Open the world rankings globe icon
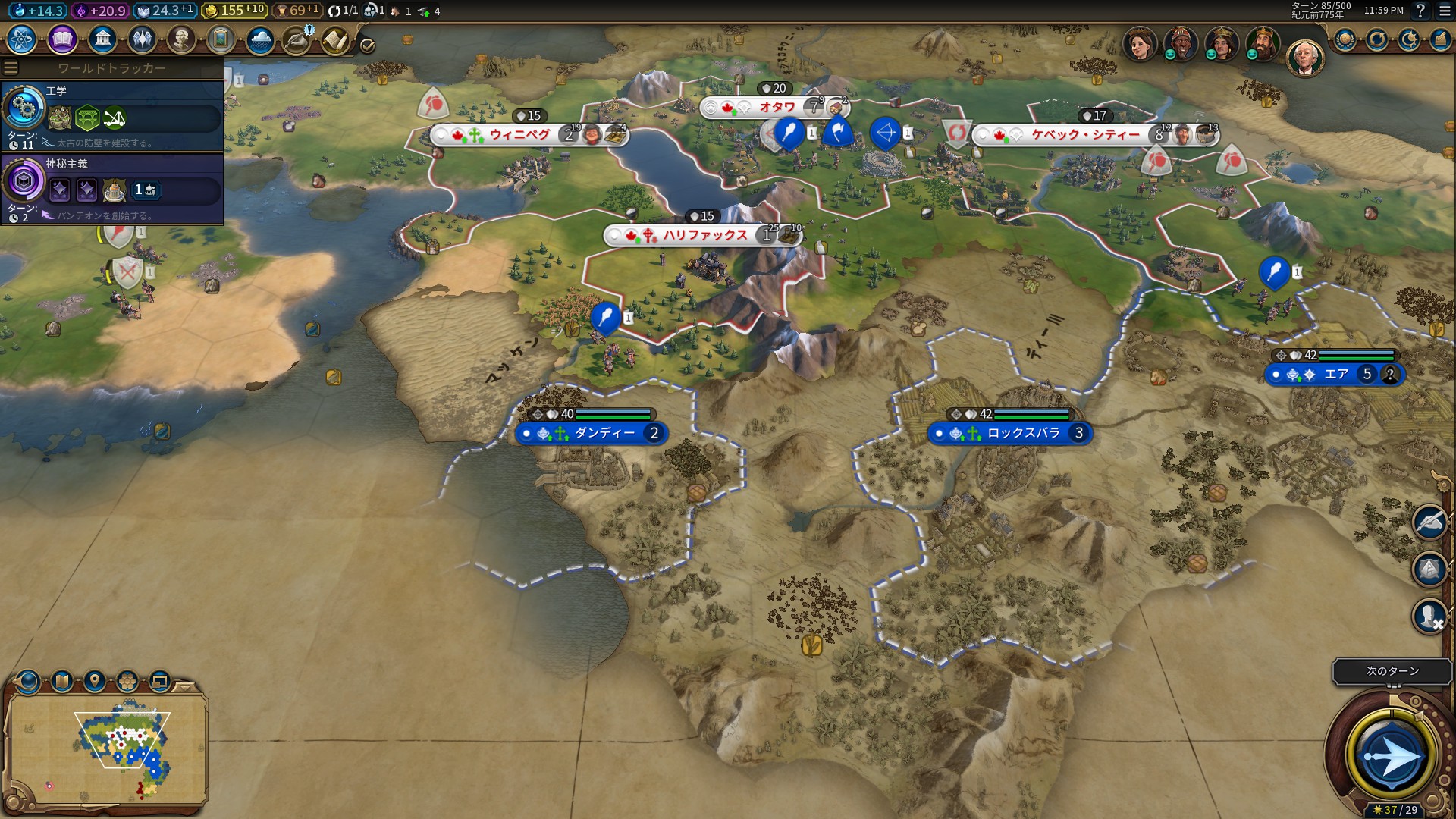Image resolution: width=1456 pixels, height=819 pixels. point(1345,39)
